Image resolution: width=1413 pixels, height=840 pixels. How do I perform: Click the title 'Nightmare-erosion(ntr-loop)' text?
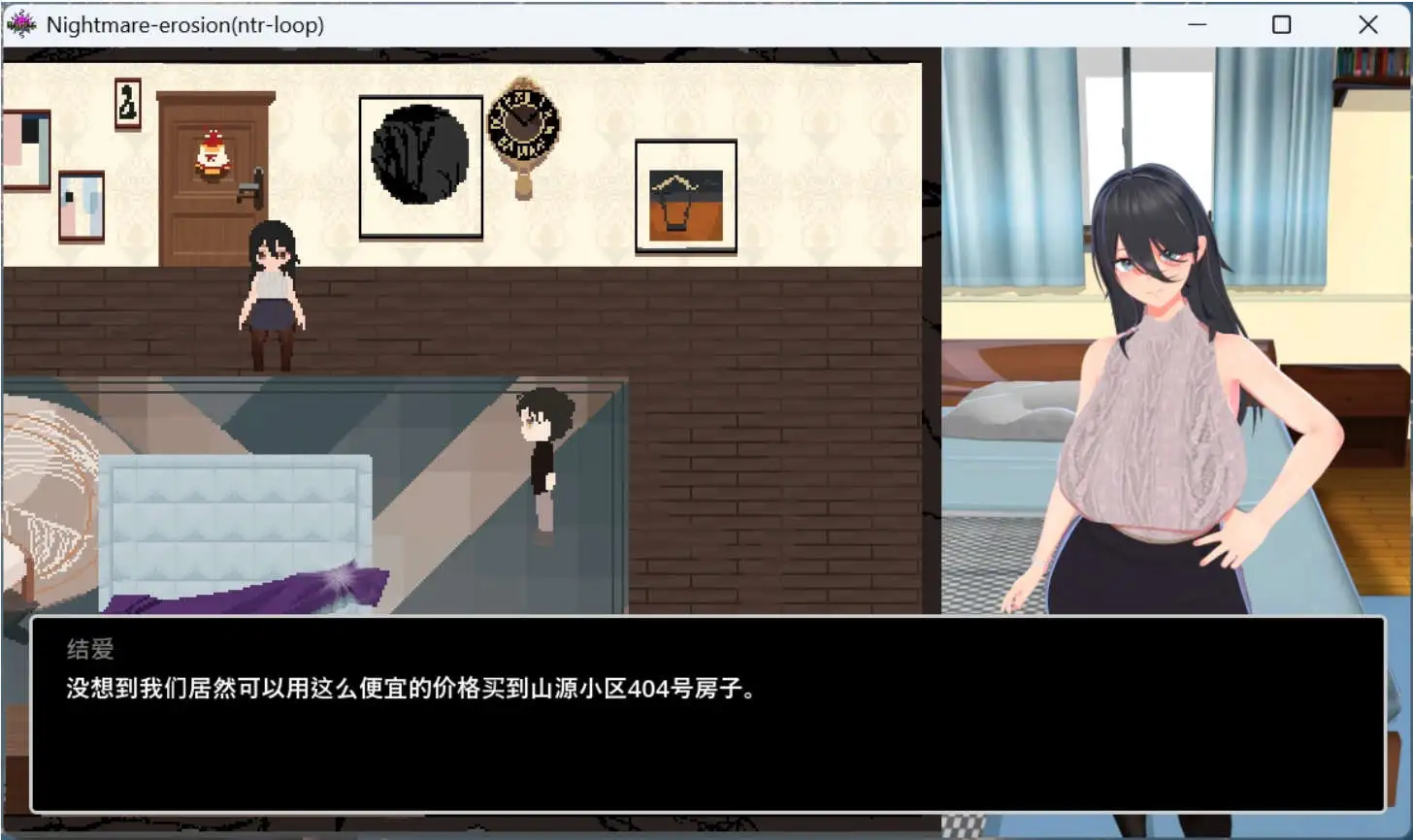click(x=184, y=24)
